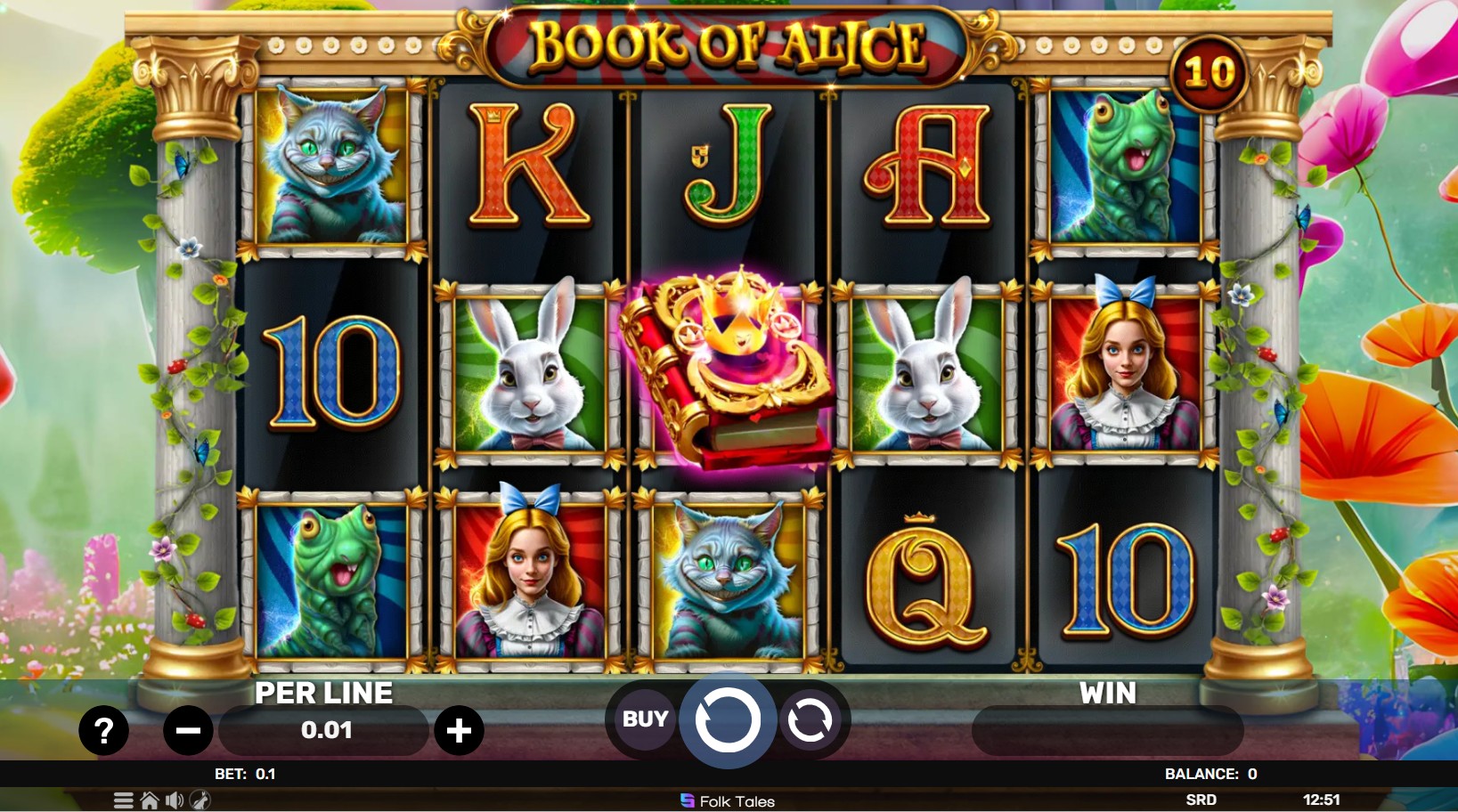Screen dimensions: 1458x812
Task: Open the rabbit speed icon
Action: tap(202, 800)
